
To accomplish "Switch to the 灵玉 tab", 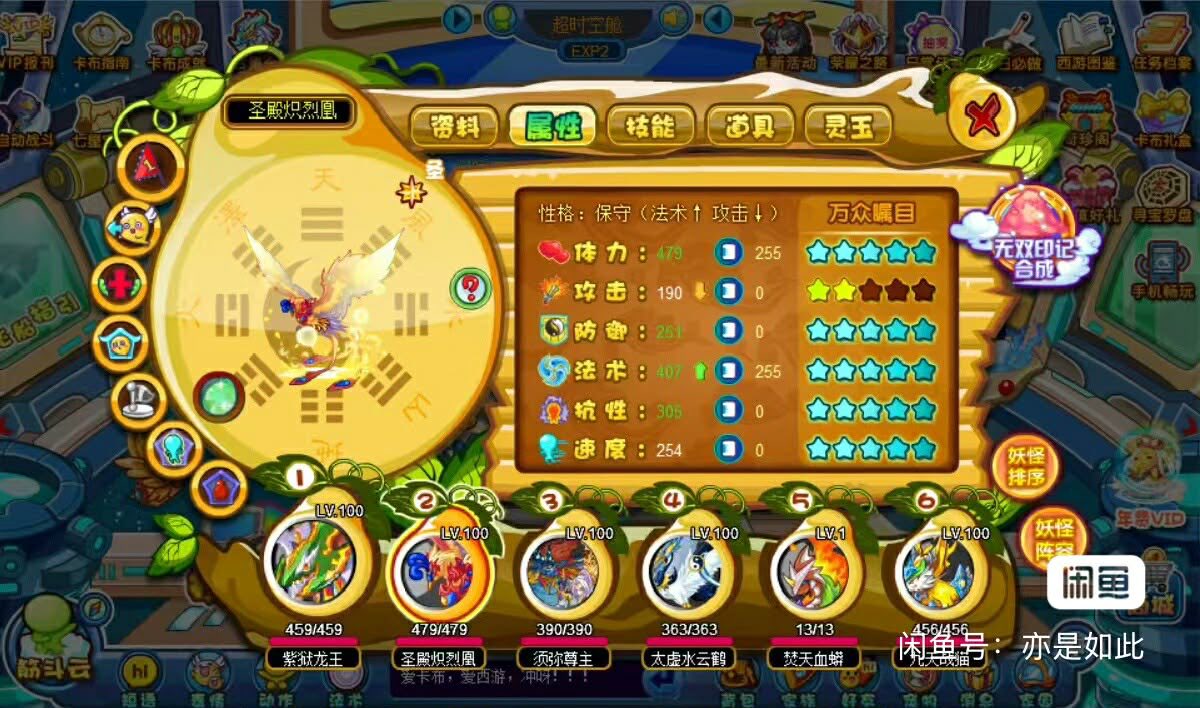I will [x=849, y=125].
